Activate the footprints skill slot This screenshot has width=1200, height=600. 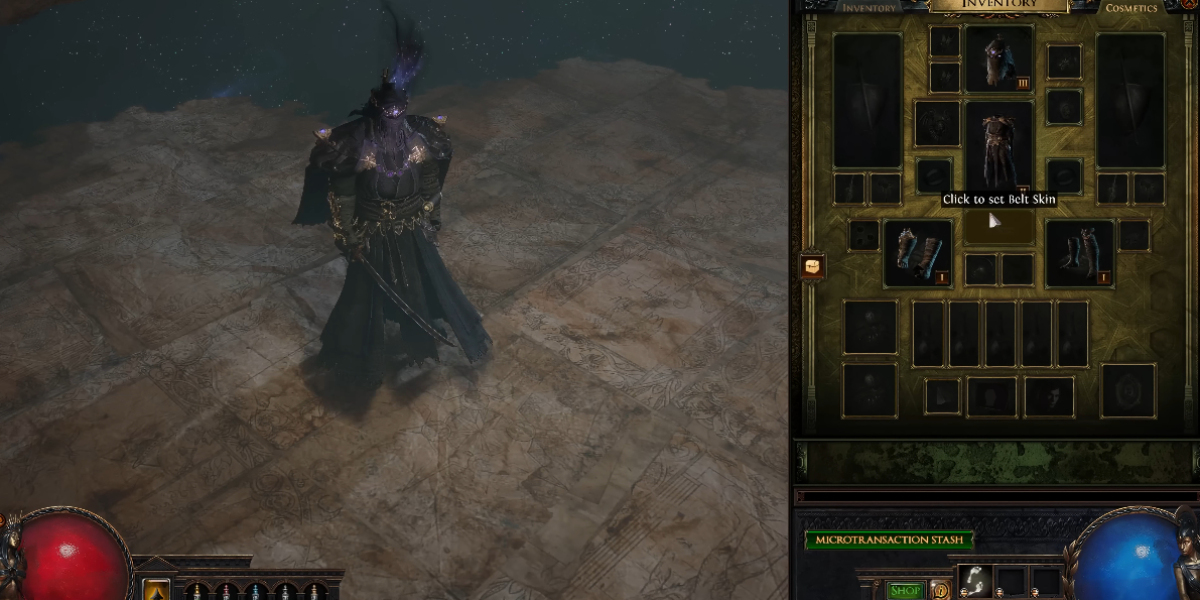click(x=974, y=581)
